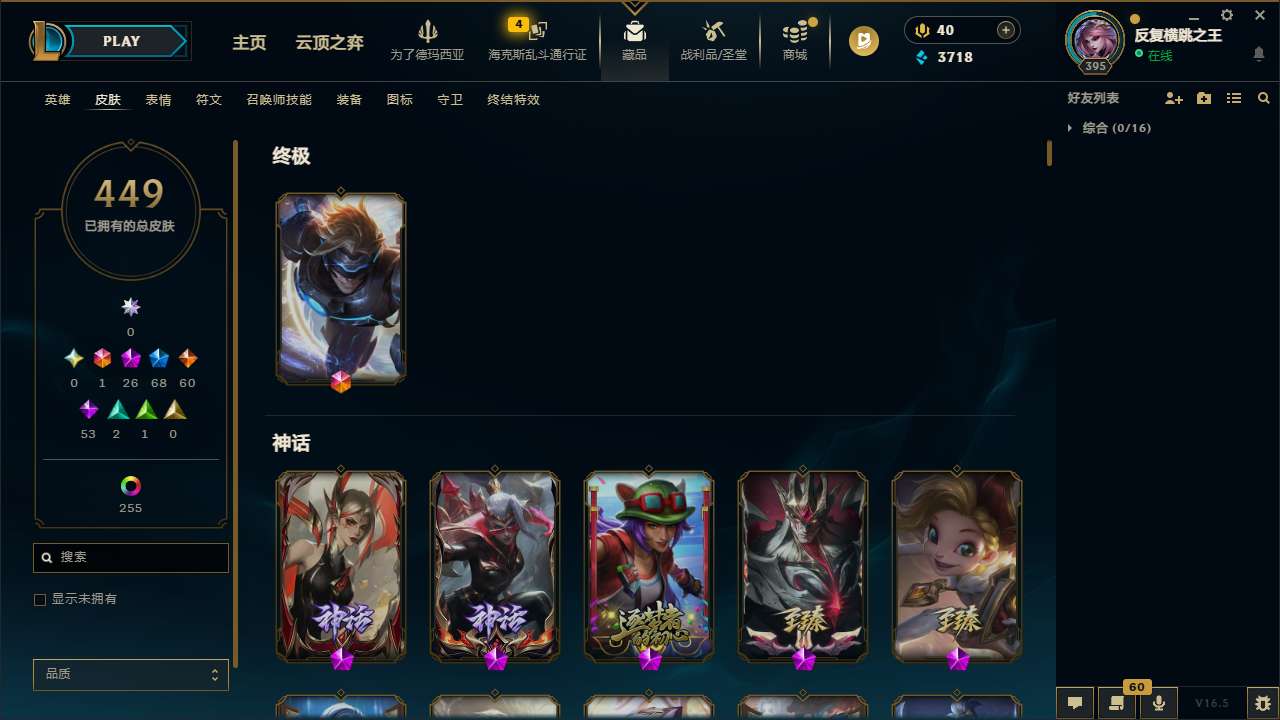Viewport: 1280px width, 720px height.
Task: Switch to the 英雄 tab
Action: pyautogui.click(x=57, y=100)
